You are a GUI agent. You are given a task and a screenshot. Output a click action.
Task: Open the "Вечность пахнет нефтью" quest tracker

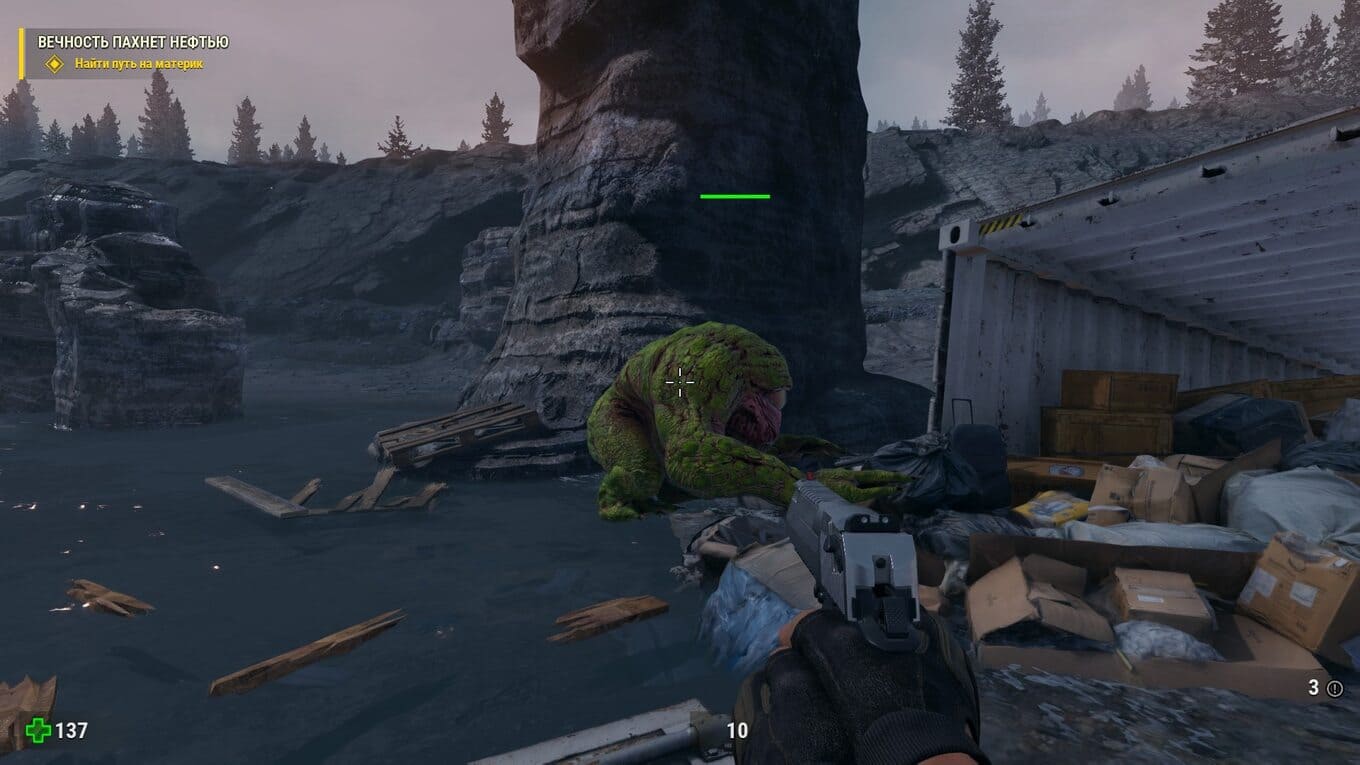pos(133,42)
